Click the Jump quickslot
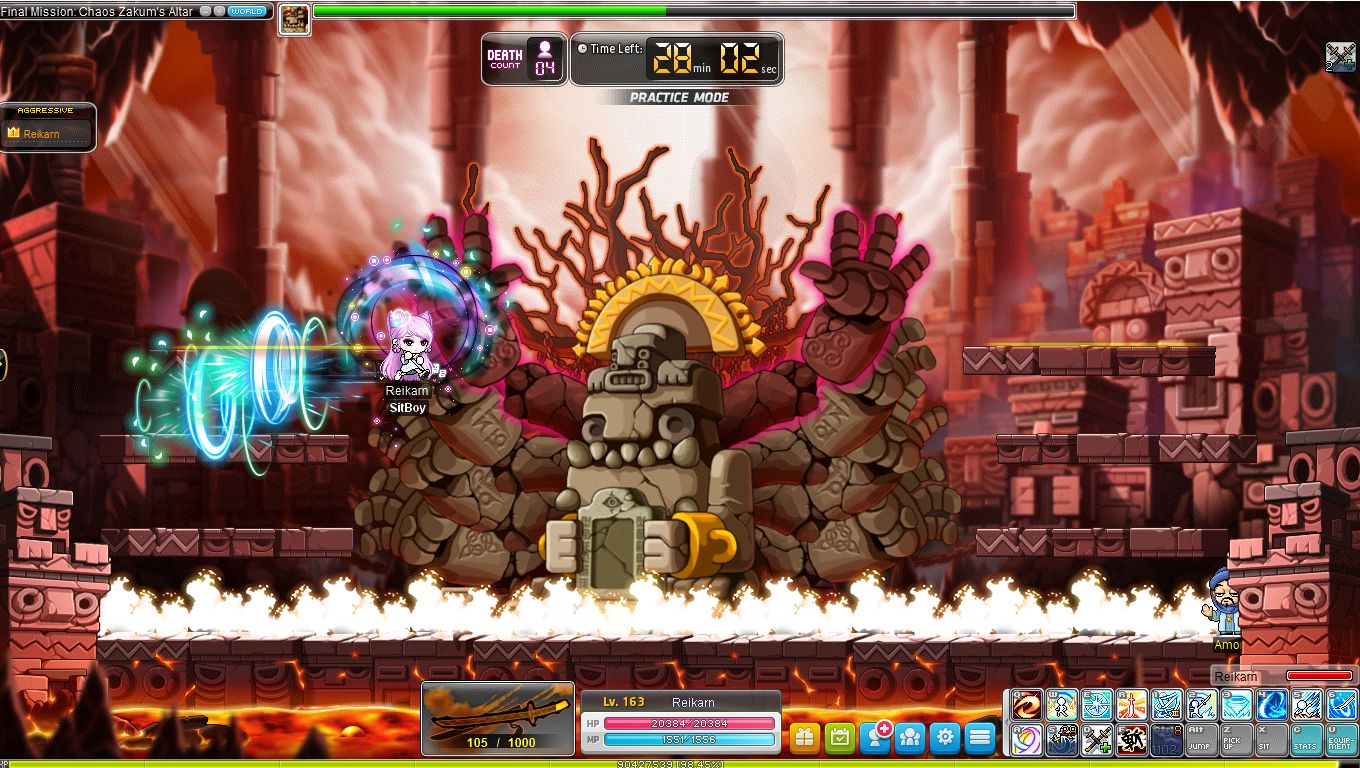Image resolution: width=1360 pixels, height=768 pixels. pyautogui.click(x=1201, y=740)
